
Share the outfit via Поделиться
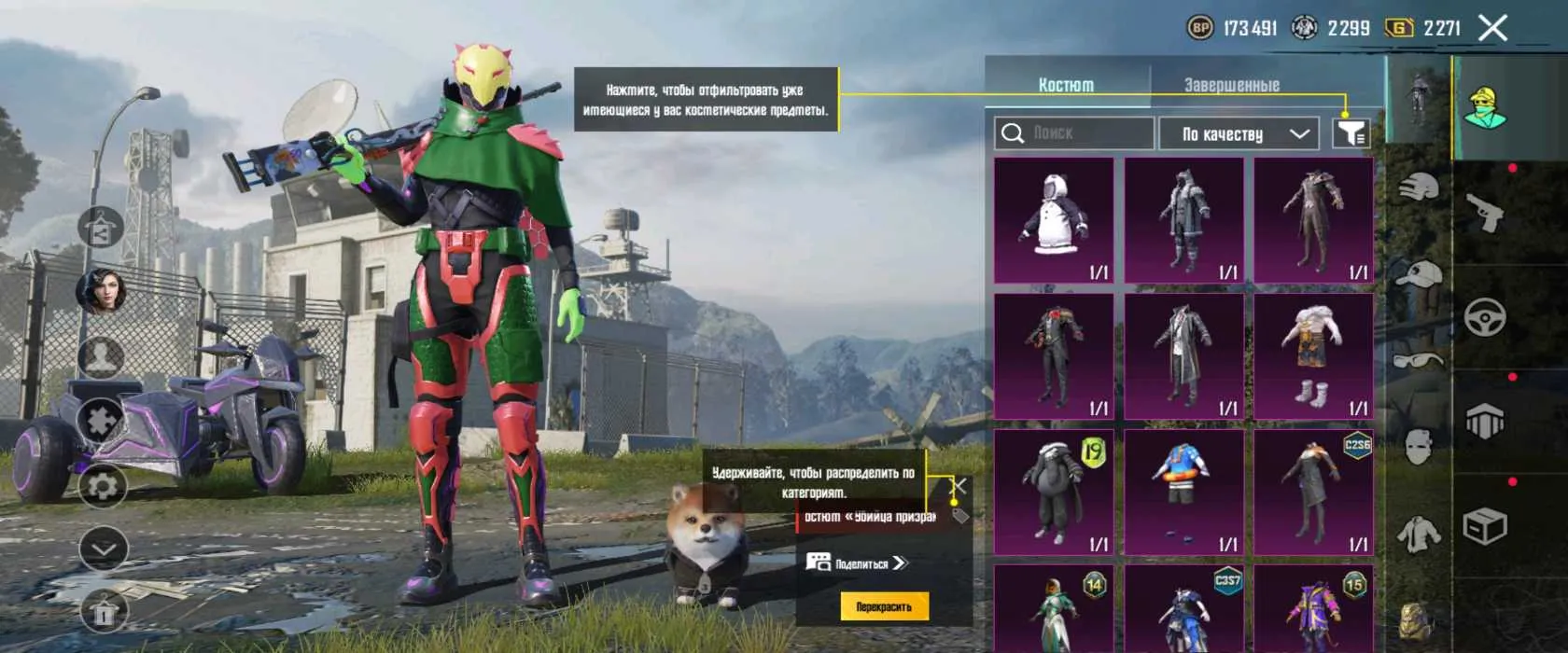coord(857,563)
